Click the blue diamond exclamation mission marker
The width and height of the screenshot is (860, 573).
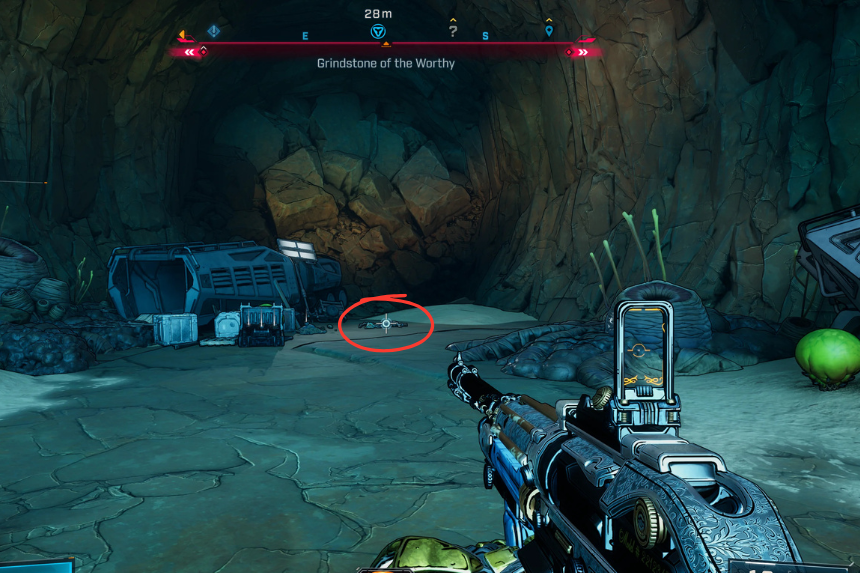coord(213,31)
